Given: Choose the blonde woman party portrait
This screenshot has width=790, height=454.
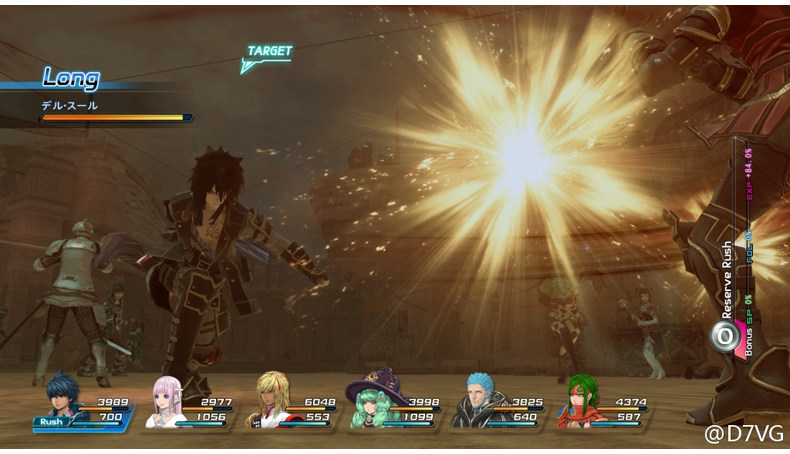Looking at the screenshot, I should (x=270, y=400).
